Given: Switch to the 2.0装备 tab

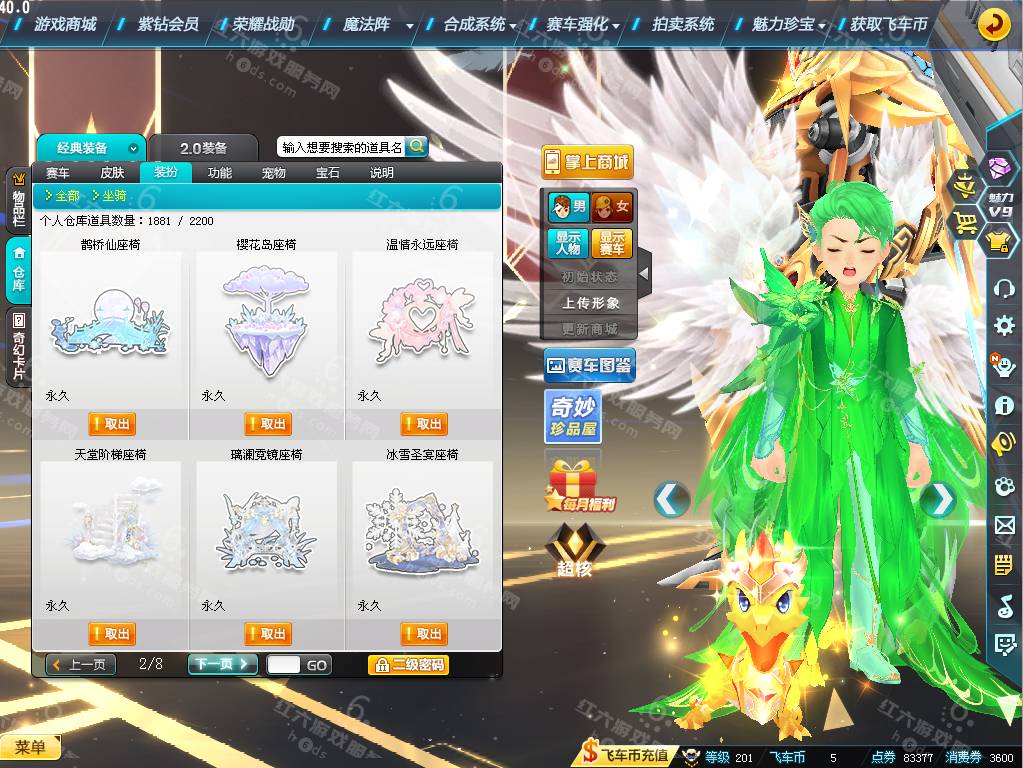Looking at the screenshot, I should click(x=204, y=148).
